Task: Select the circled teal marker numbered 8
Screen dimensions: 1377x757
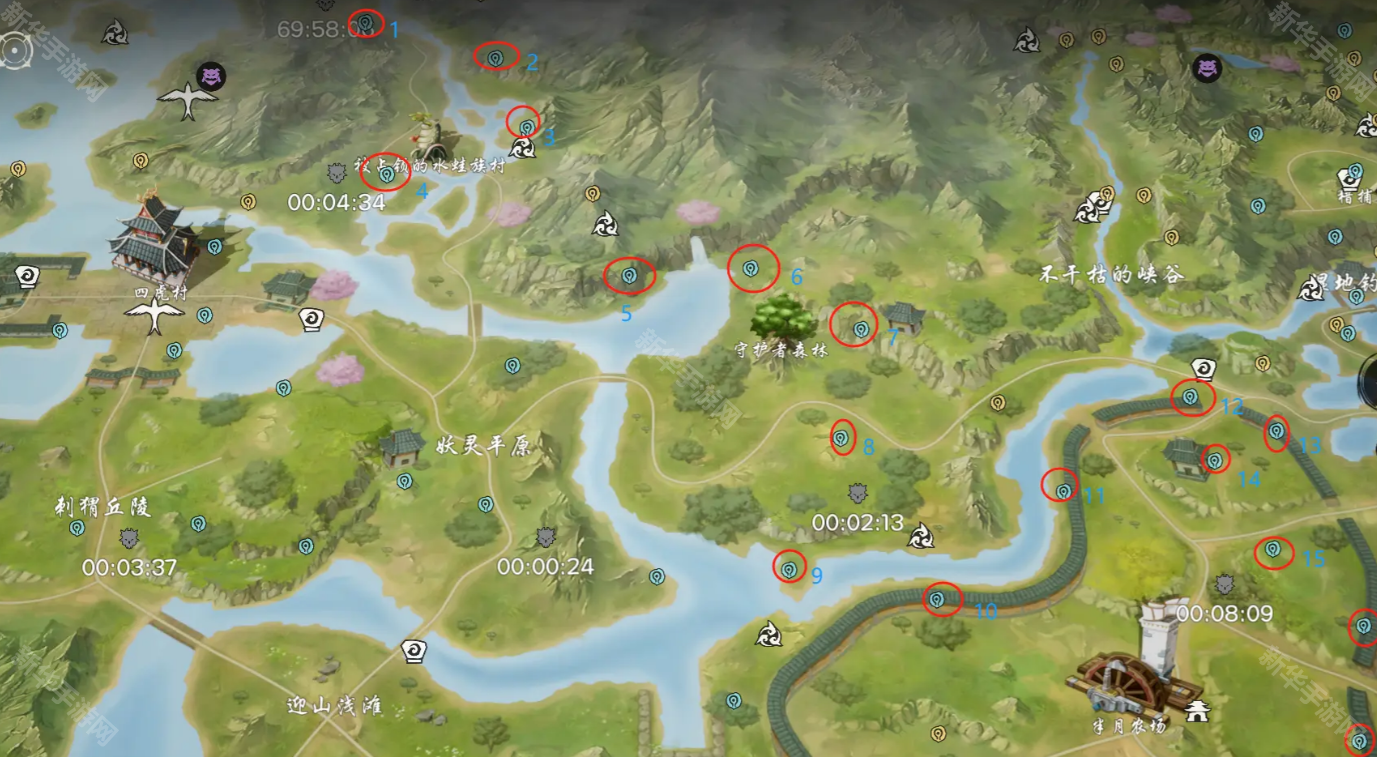Action: click(842, 437)
